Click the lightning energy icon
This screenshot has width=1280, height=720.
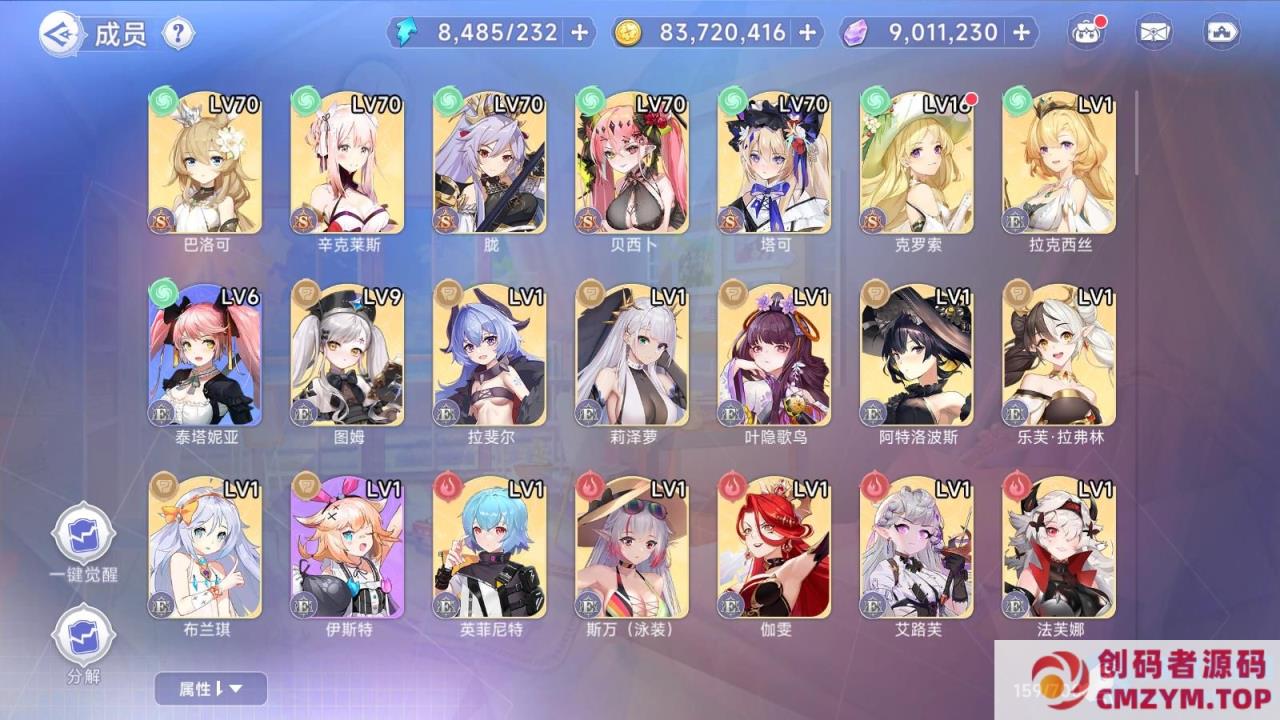(x=407, y=32)
